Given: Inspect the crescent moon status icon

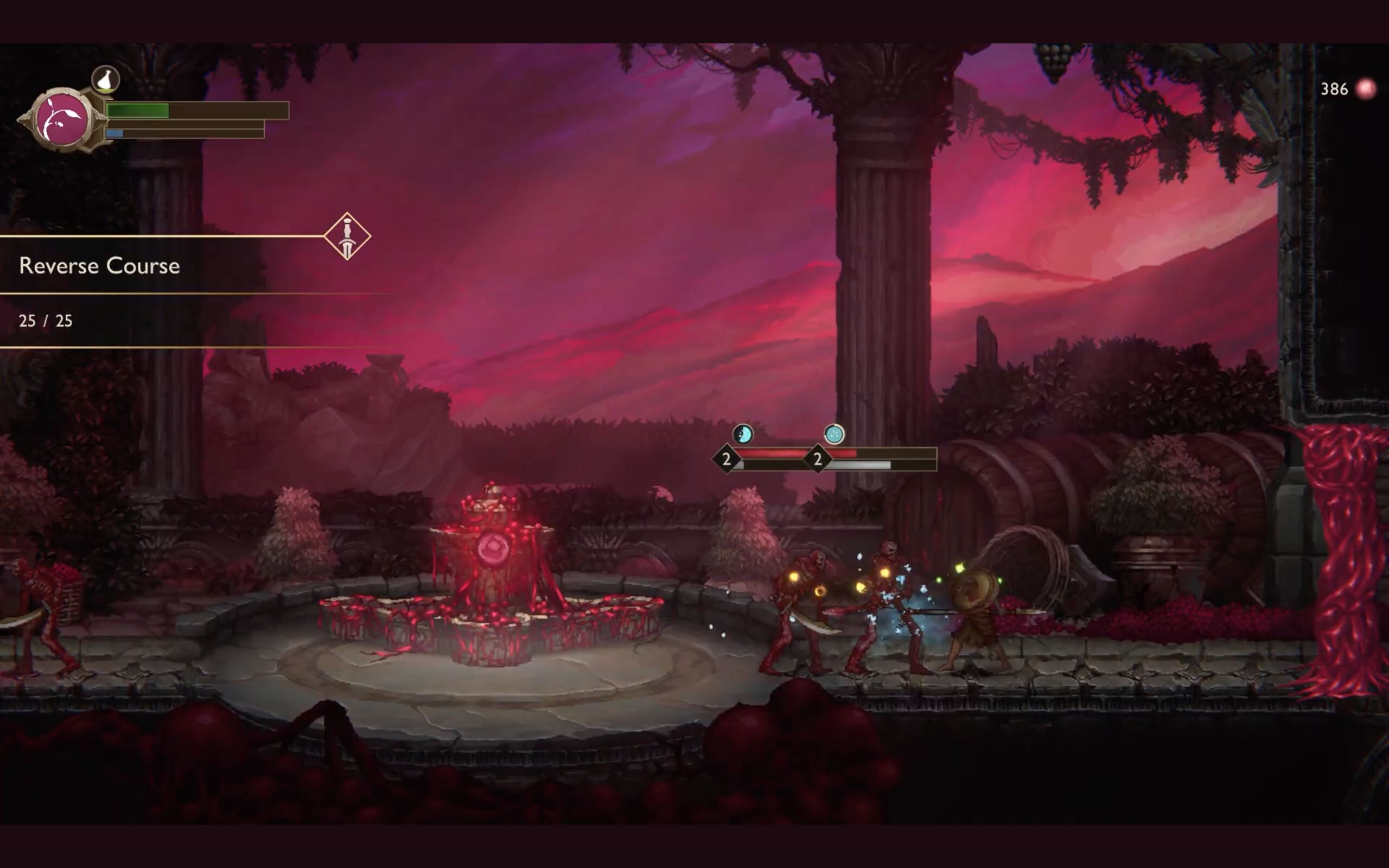Looking at the screenshot, I should [743, 434].
